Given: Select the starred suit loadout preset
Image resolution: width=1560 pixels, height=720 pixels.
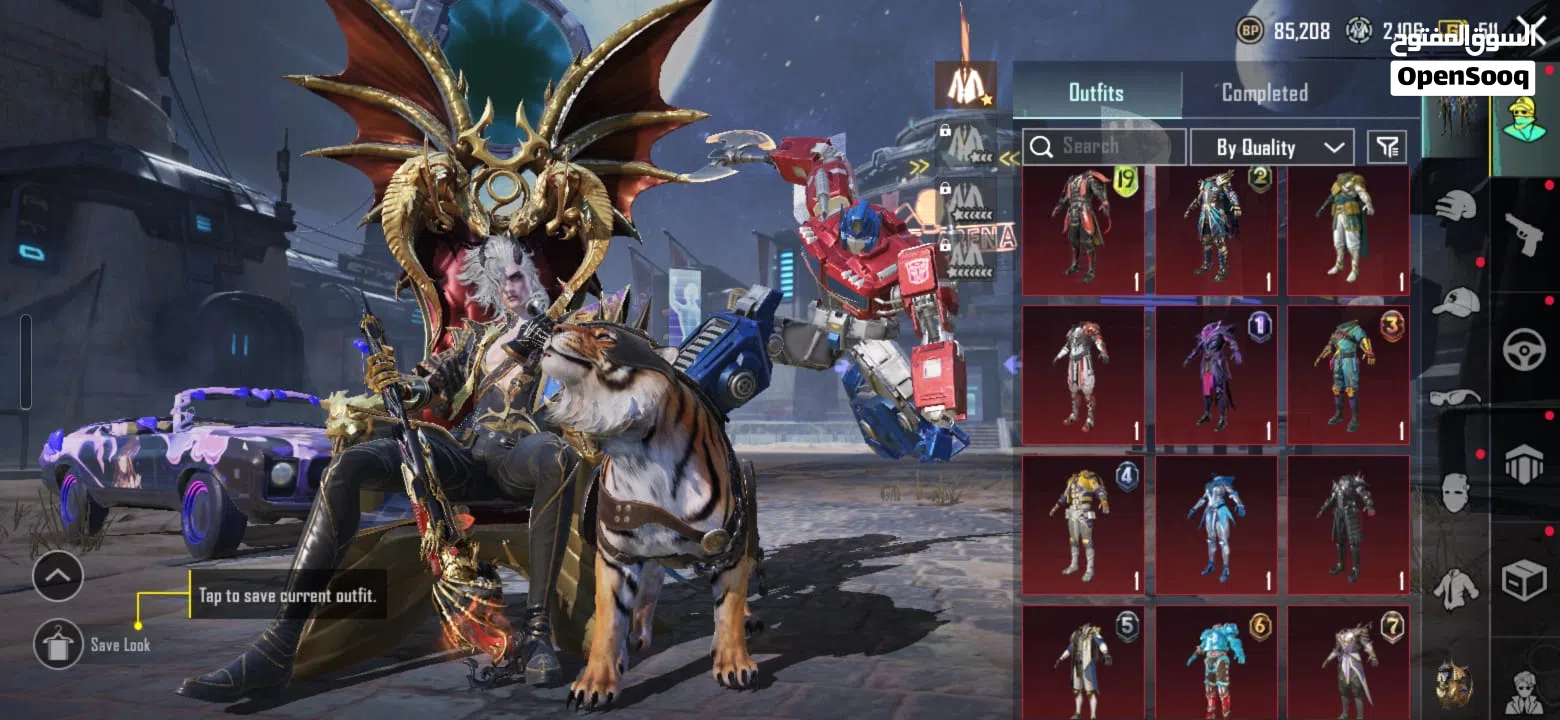Looking at the screenshot, I should (x=965, y=86).
